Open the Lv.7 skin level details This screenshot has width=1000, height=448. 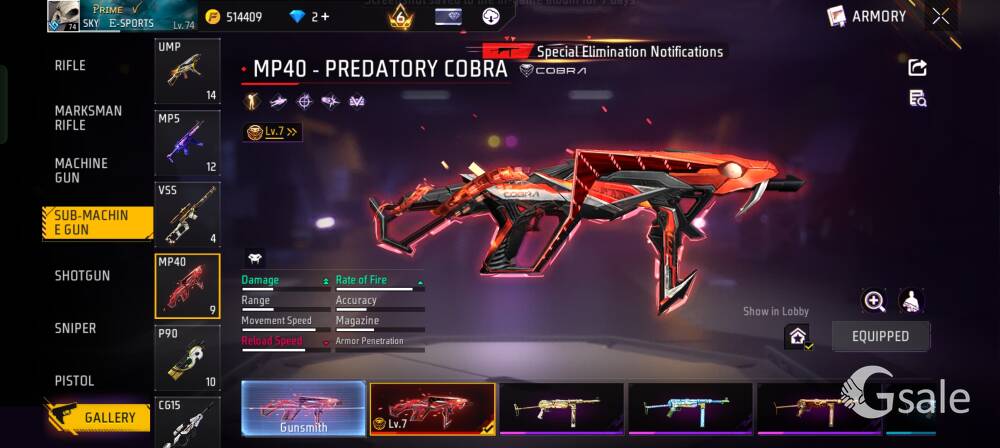(x=271, y=131)
